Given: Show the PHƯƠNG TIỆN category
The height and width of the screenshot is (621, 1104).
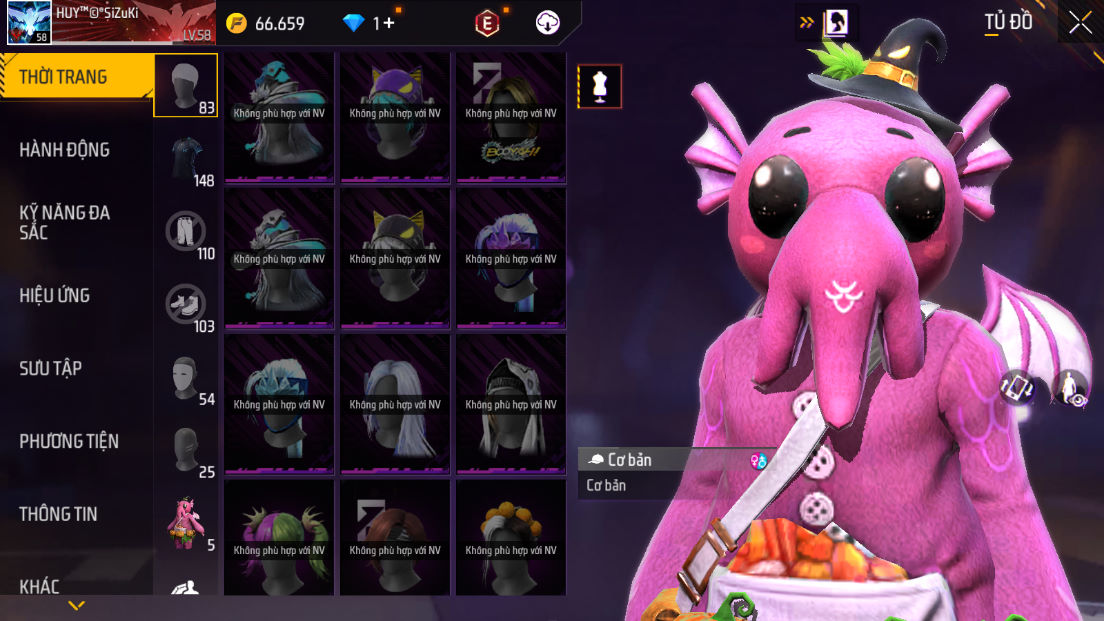Looking at the screenshot, I should coord(68,441).
